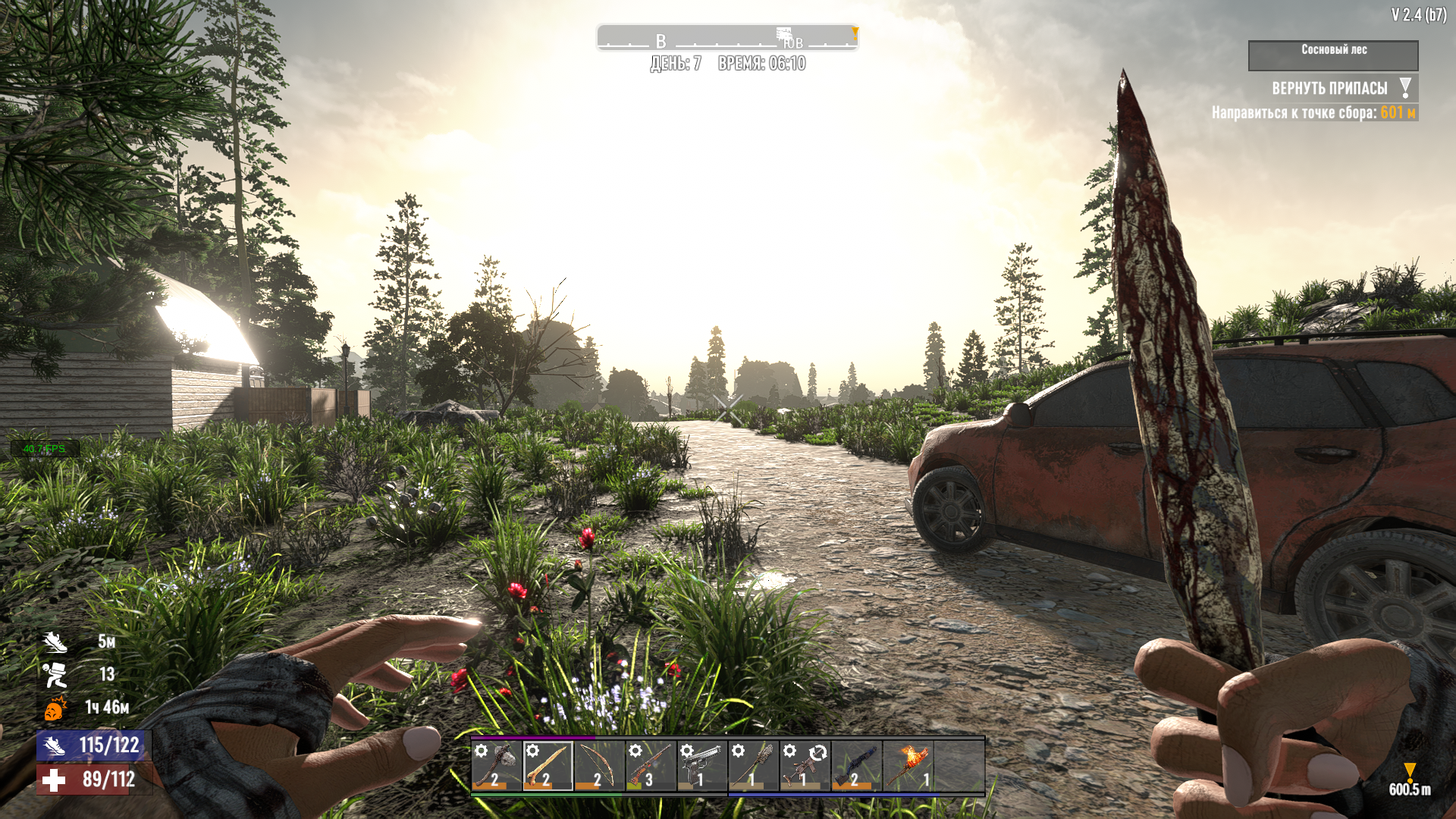Select the bone knife hotbar slot
This screenshot has height=819, width=1456.
tap(548, 766)
